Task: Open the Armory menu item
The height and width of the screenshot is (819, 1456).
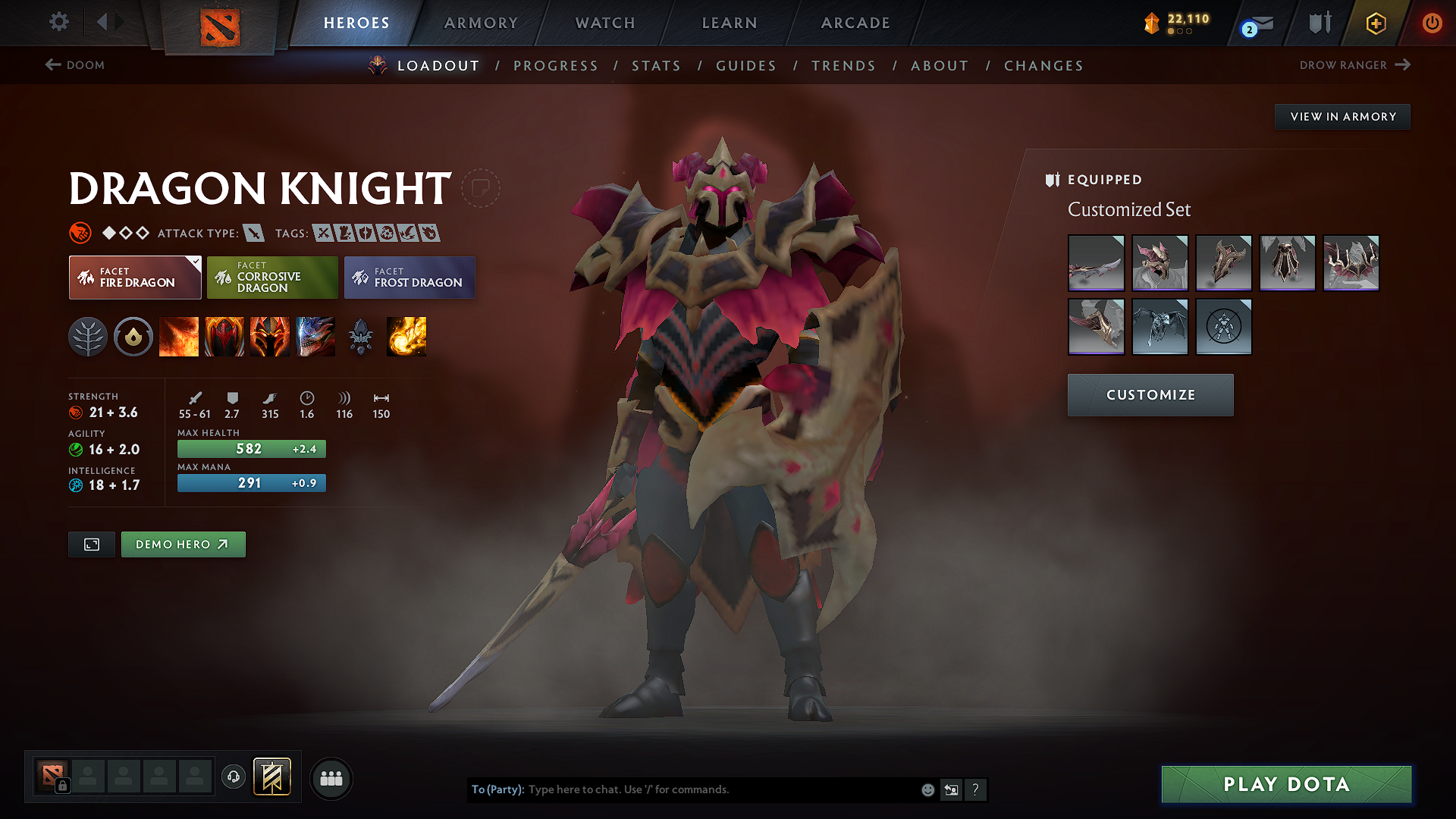Action: [x=480, y=23]
